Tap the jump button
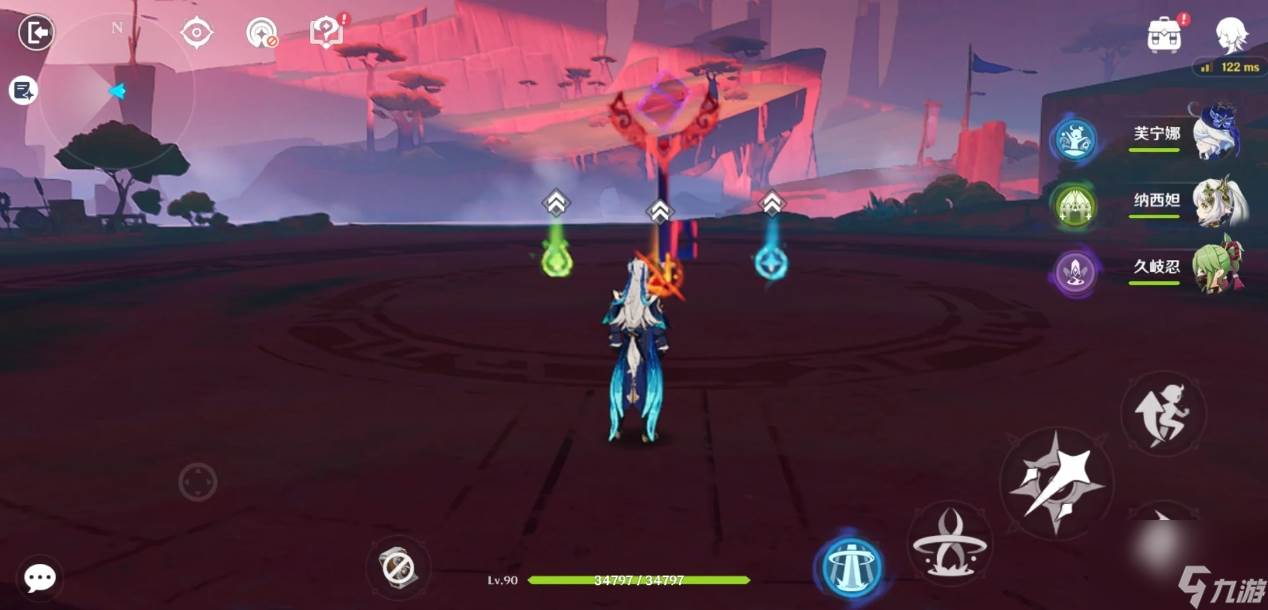This screenshot has width=1268, height=610. (1162, 413)
